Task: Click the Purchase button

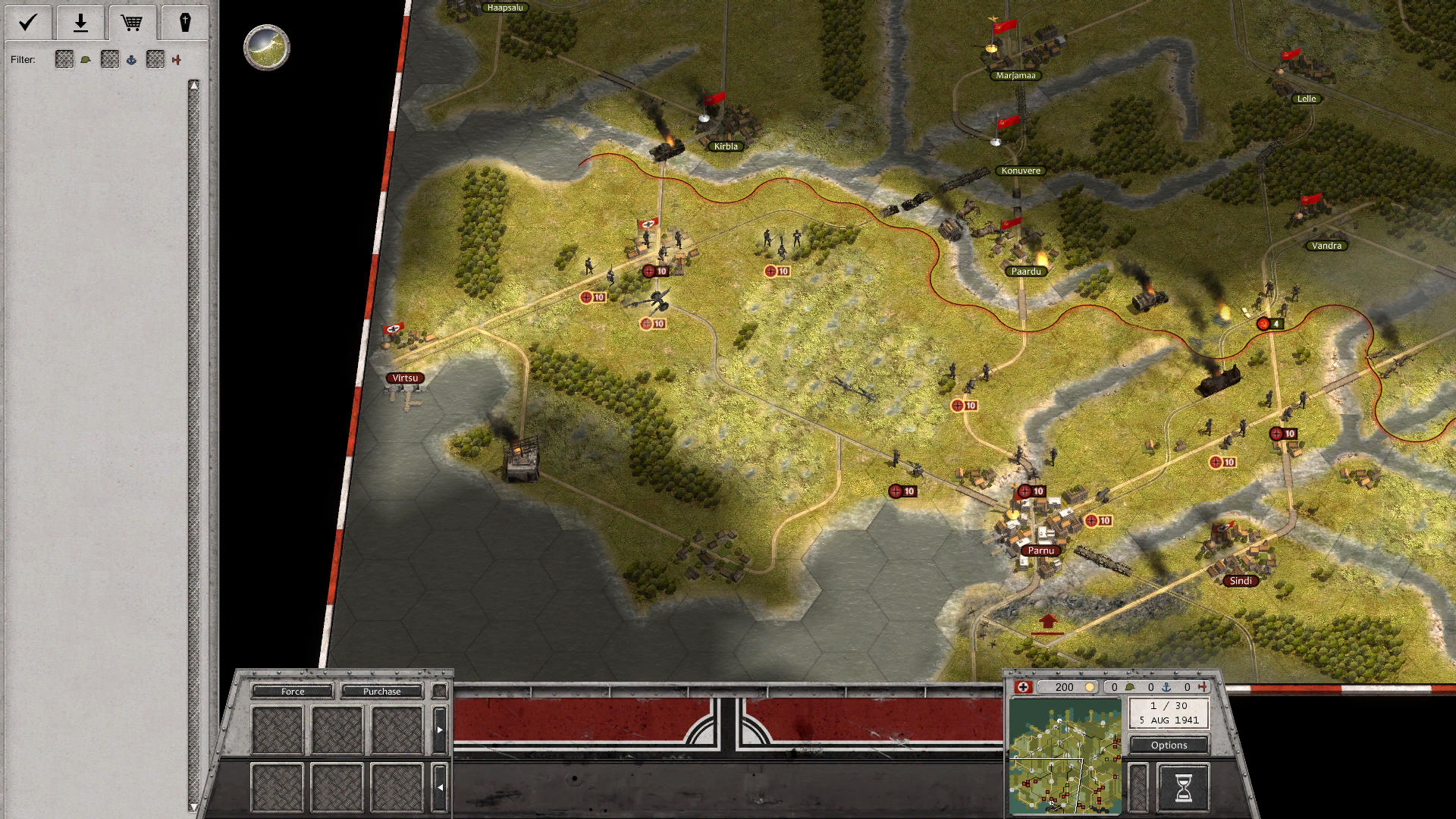Action: pyautogui.click(x=382, y=691)
